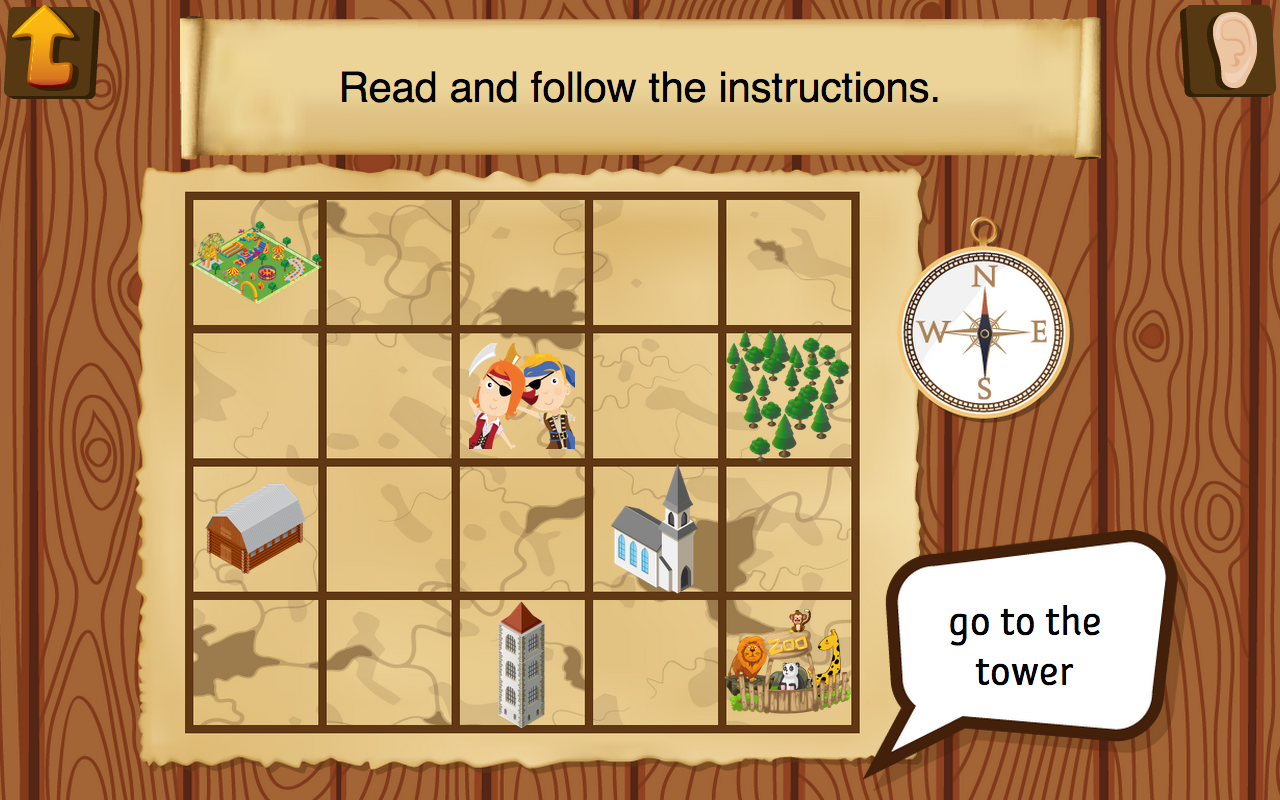Click the square below the amusement park
1280x800 pixels.
(255, 395)
